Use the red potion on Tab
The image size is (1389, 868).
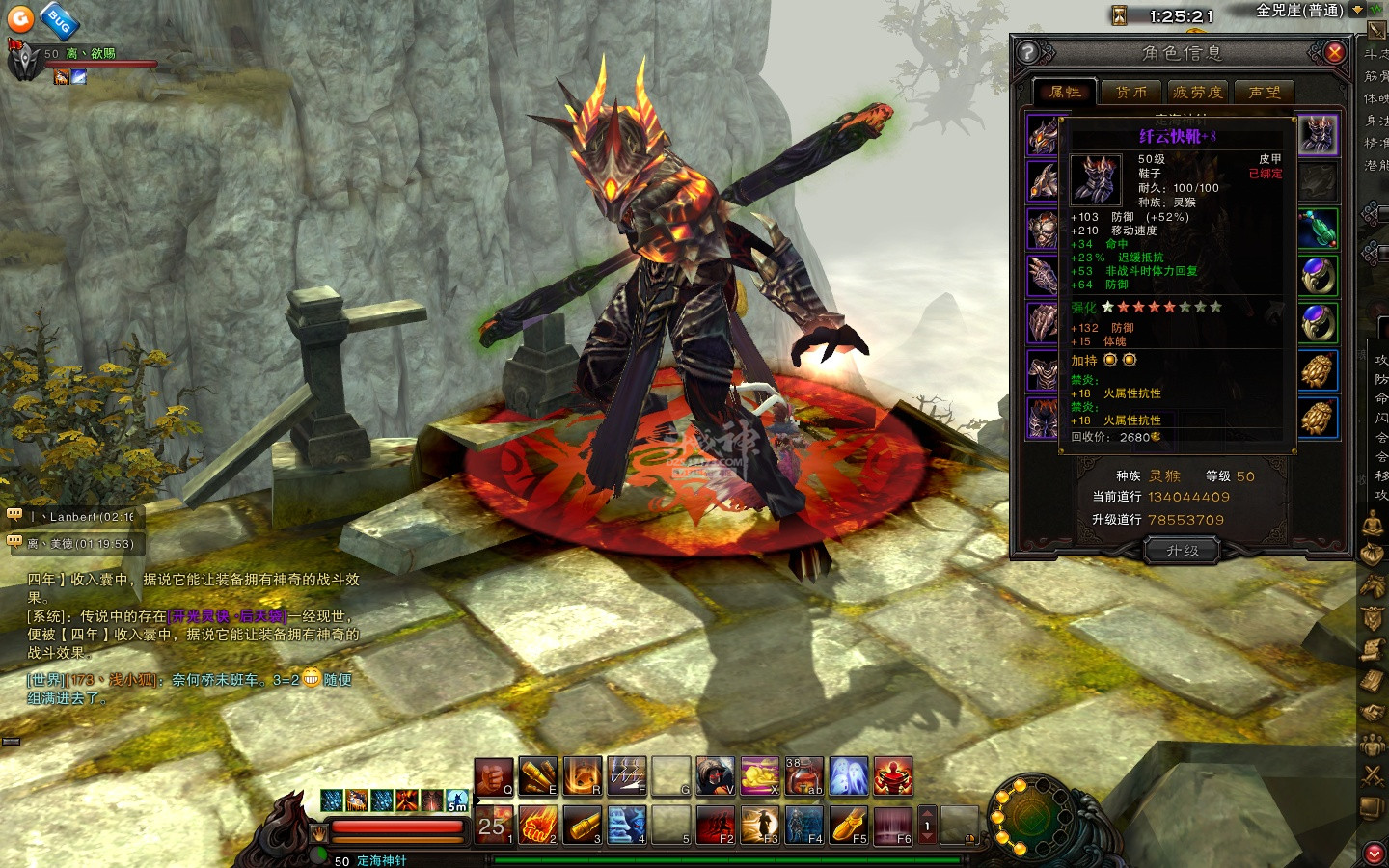pyautogui.click(x=803, y=776)
